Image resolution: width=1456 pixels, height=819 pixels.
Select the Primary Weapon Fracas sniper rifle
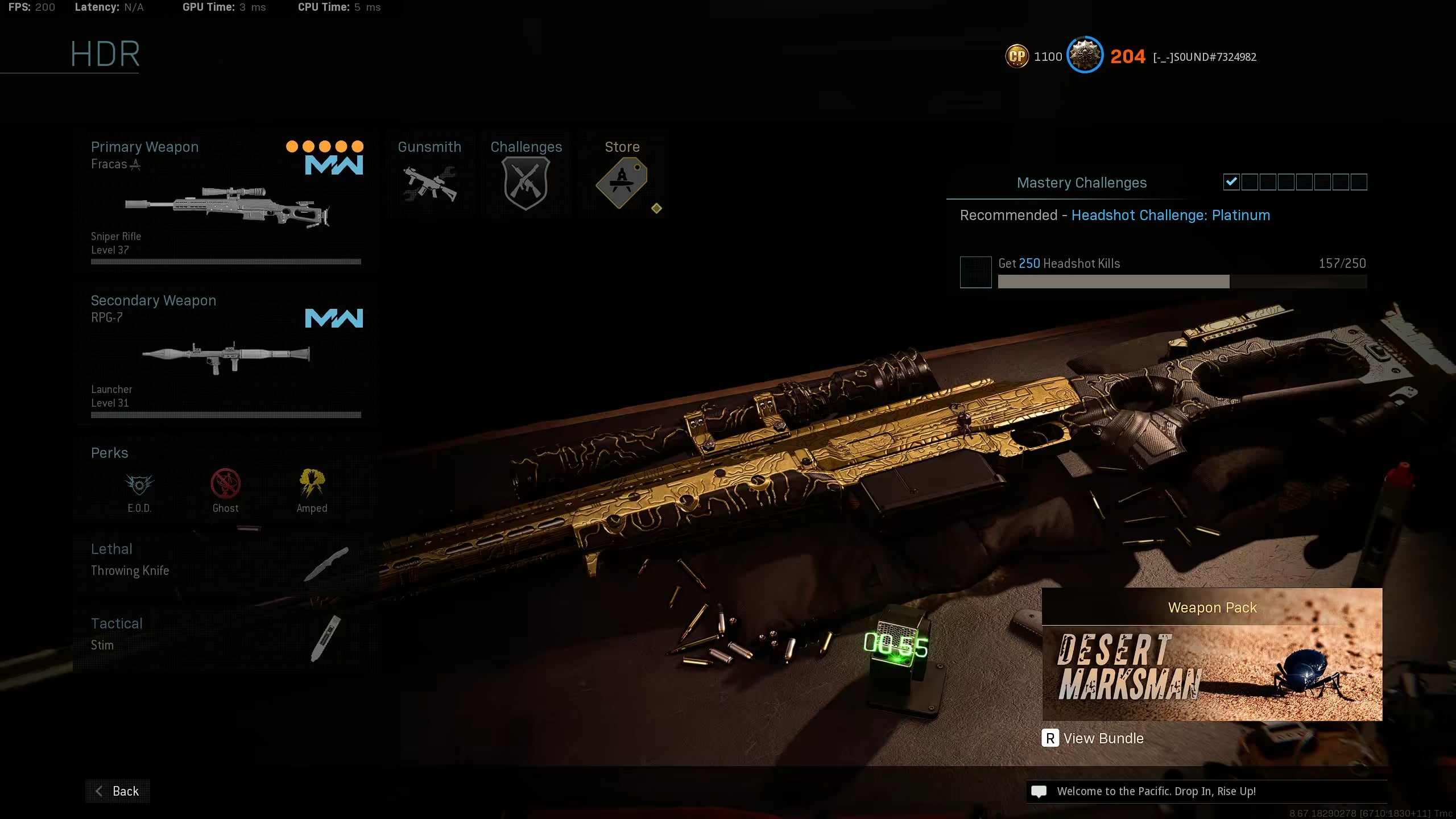pyautogui.click(x=226, y=202)
